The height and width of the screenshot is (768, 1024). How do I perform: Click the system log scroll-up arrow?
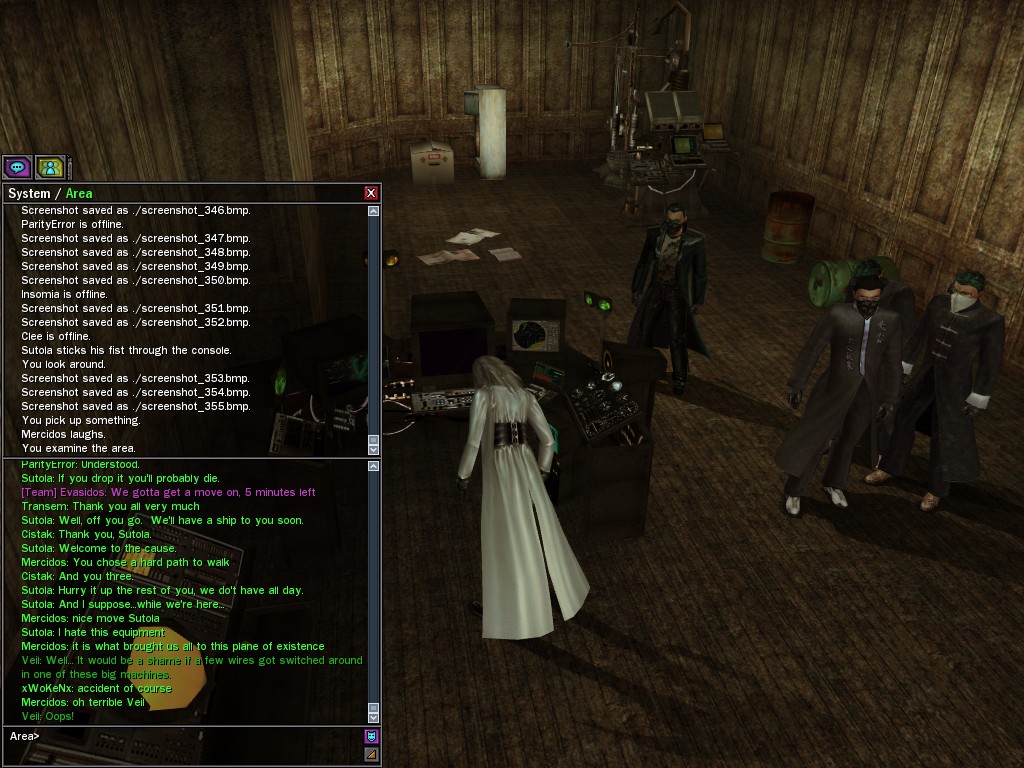[x=374, y=211]
